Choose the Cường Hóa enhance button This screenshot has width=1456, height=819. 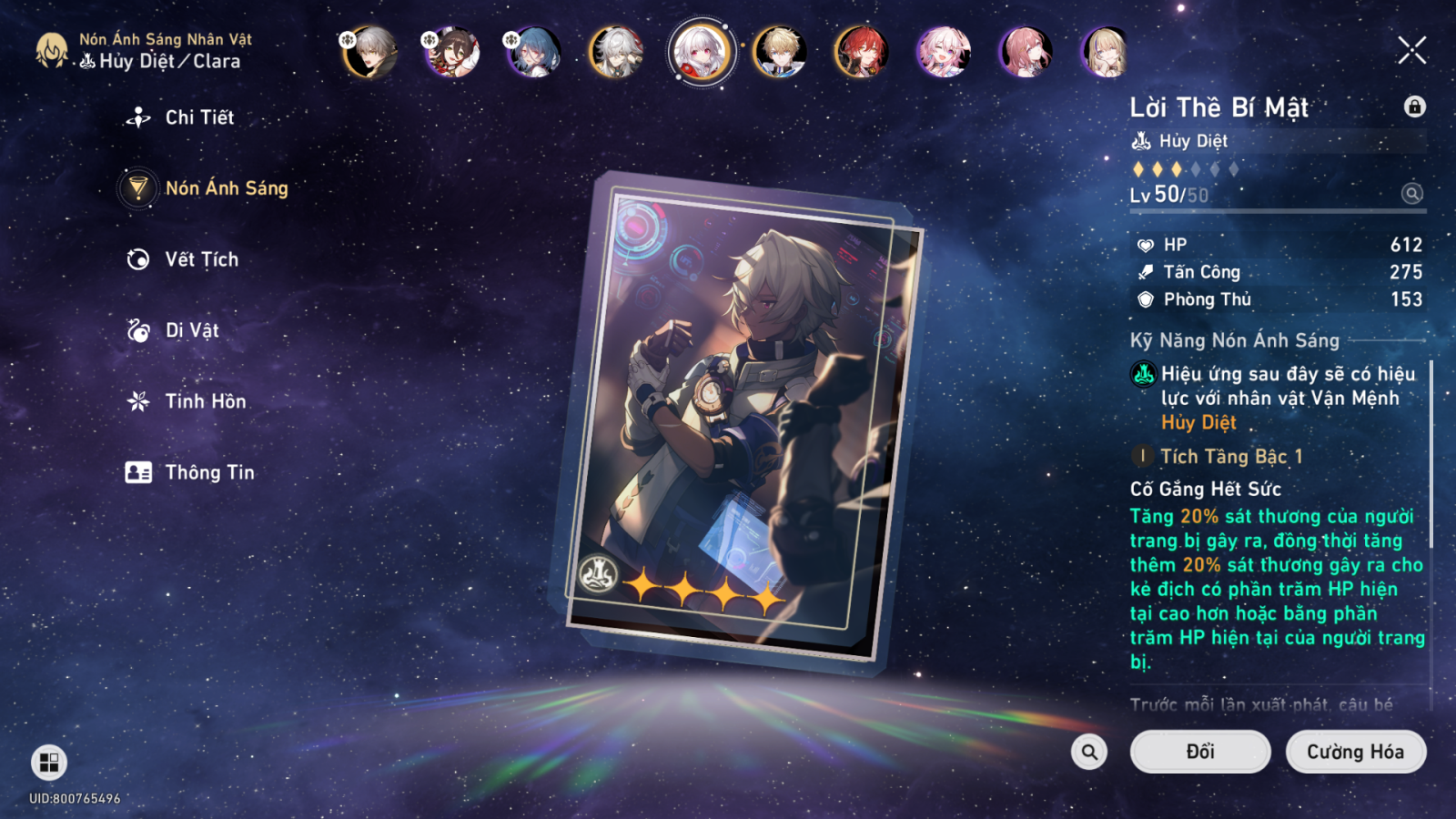1355,752
